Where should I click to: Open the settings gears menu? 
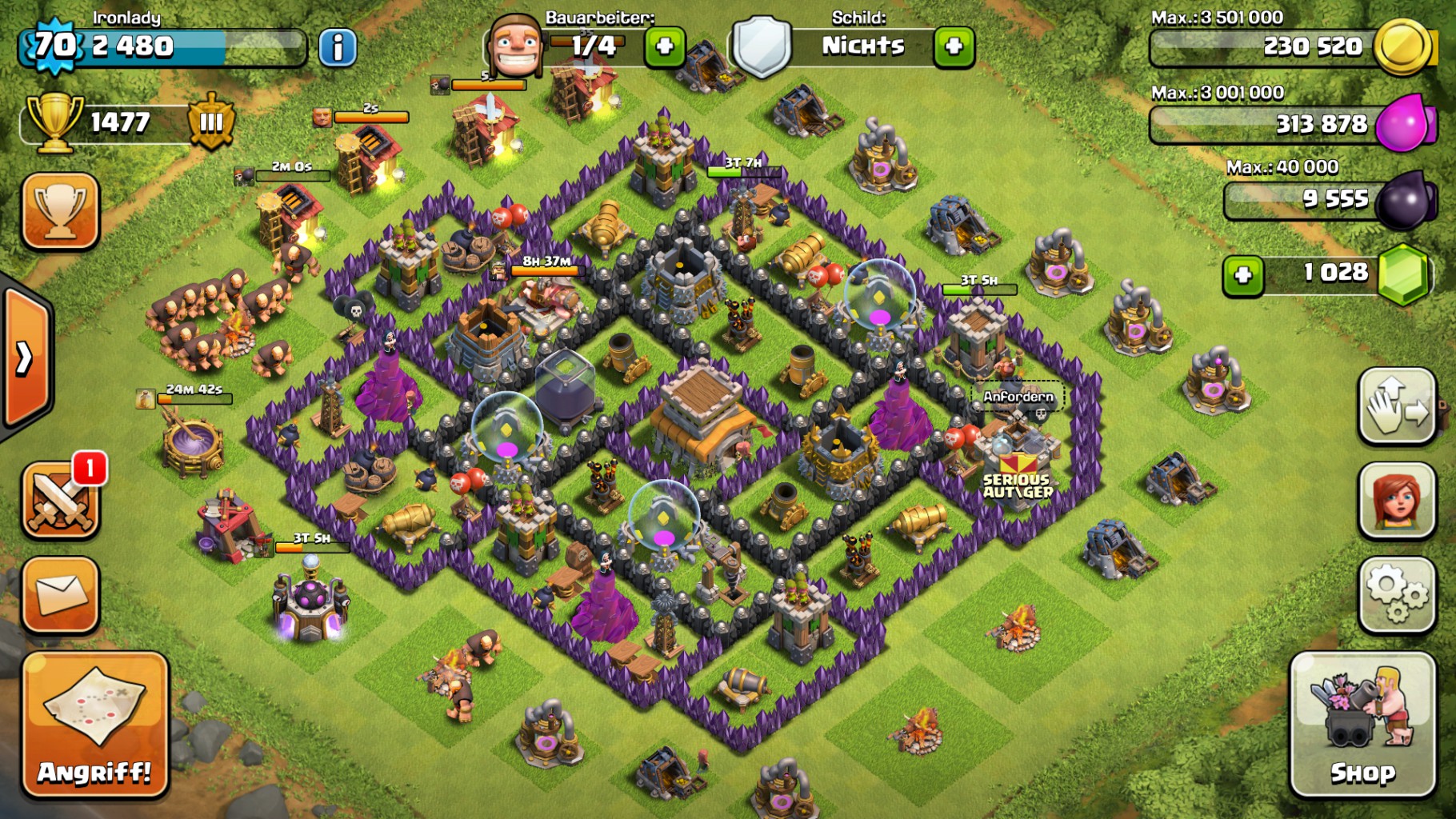coord(1396,594)
